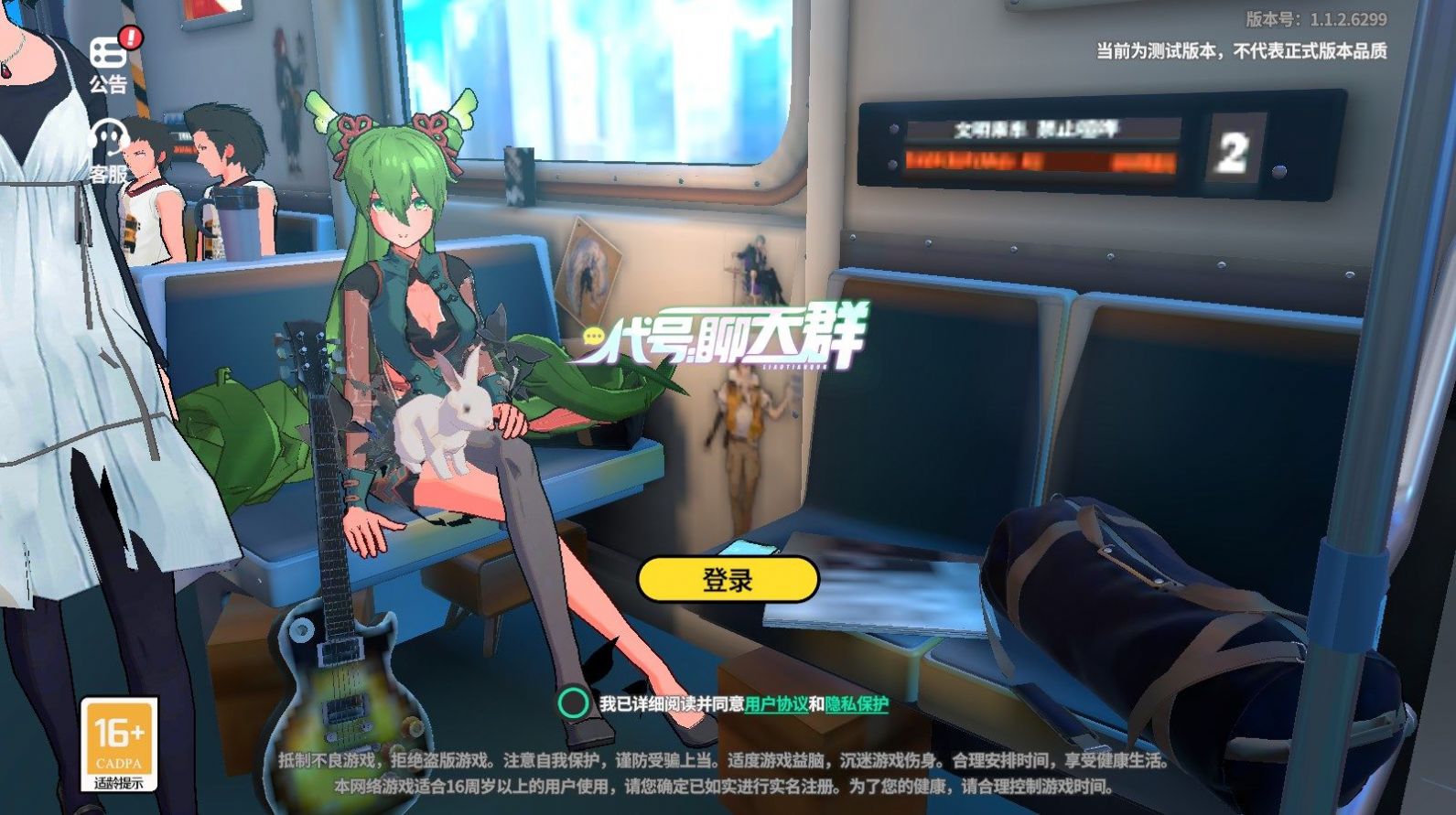Click the chat bubble in the game logo
Screen dimensions: 1456x815
[595, 336]
